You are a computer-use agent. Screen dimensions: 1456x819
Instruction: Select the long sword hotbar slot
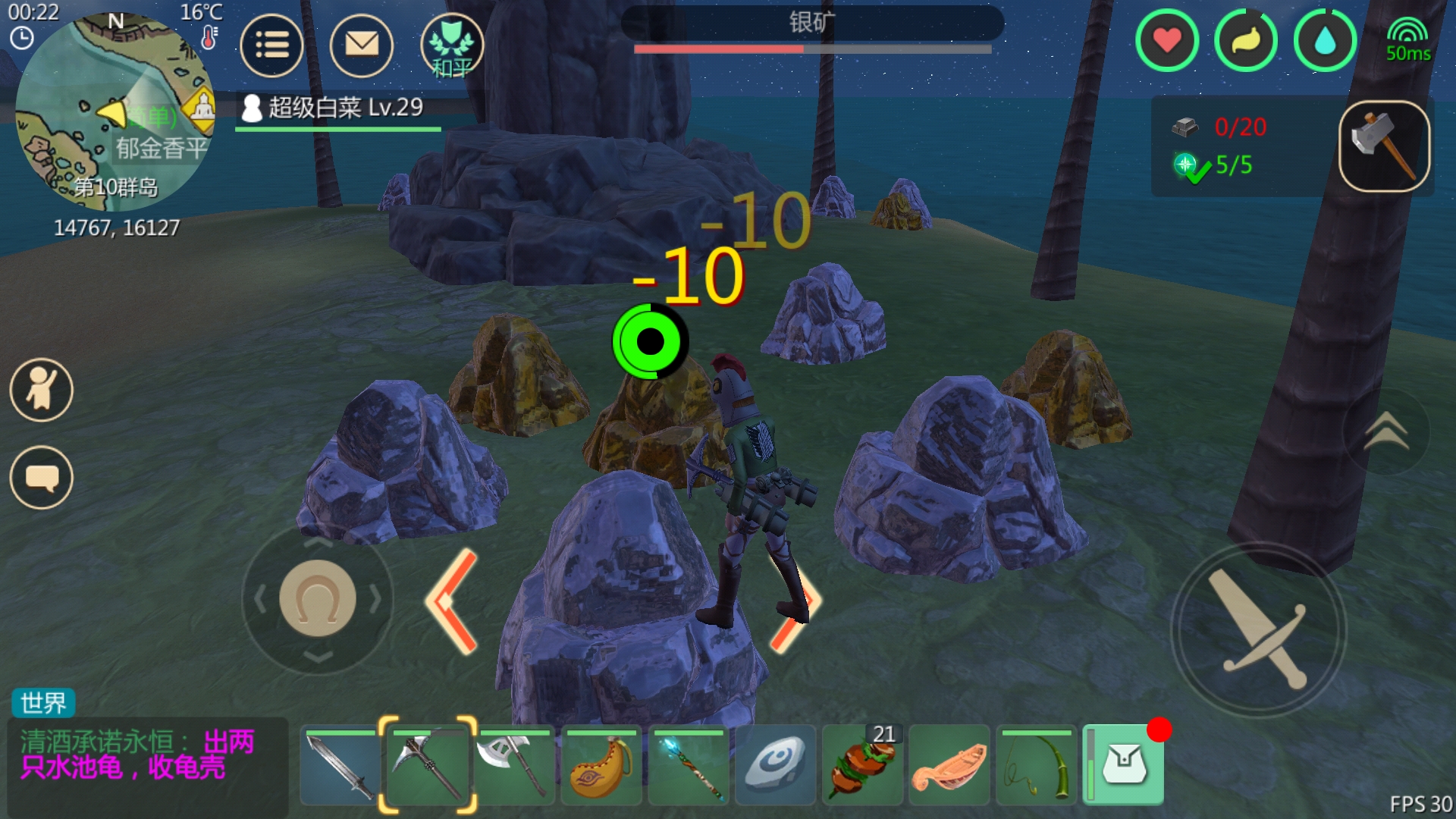340,766
